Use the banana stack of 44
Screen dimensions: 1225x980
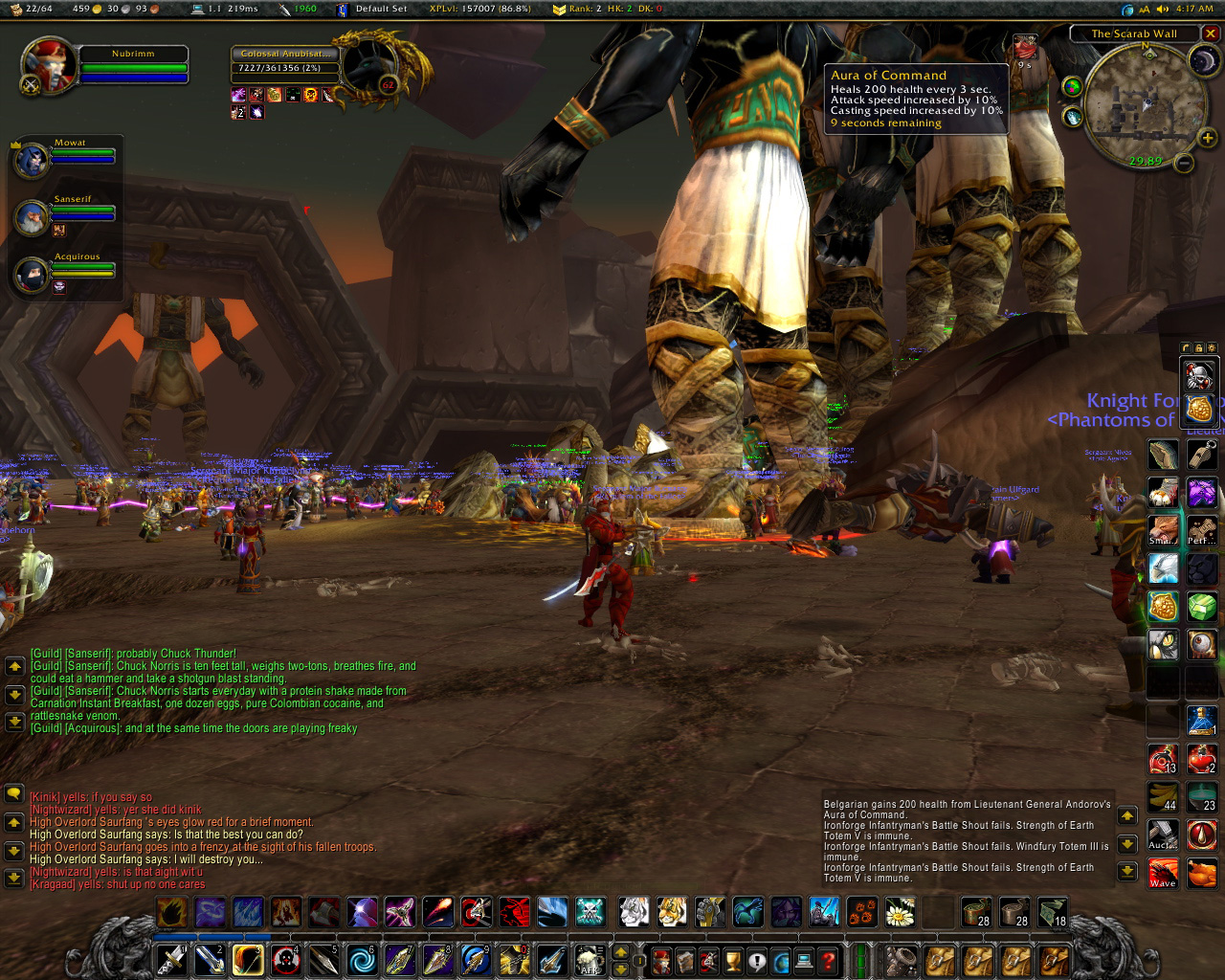click(1163, 796)
